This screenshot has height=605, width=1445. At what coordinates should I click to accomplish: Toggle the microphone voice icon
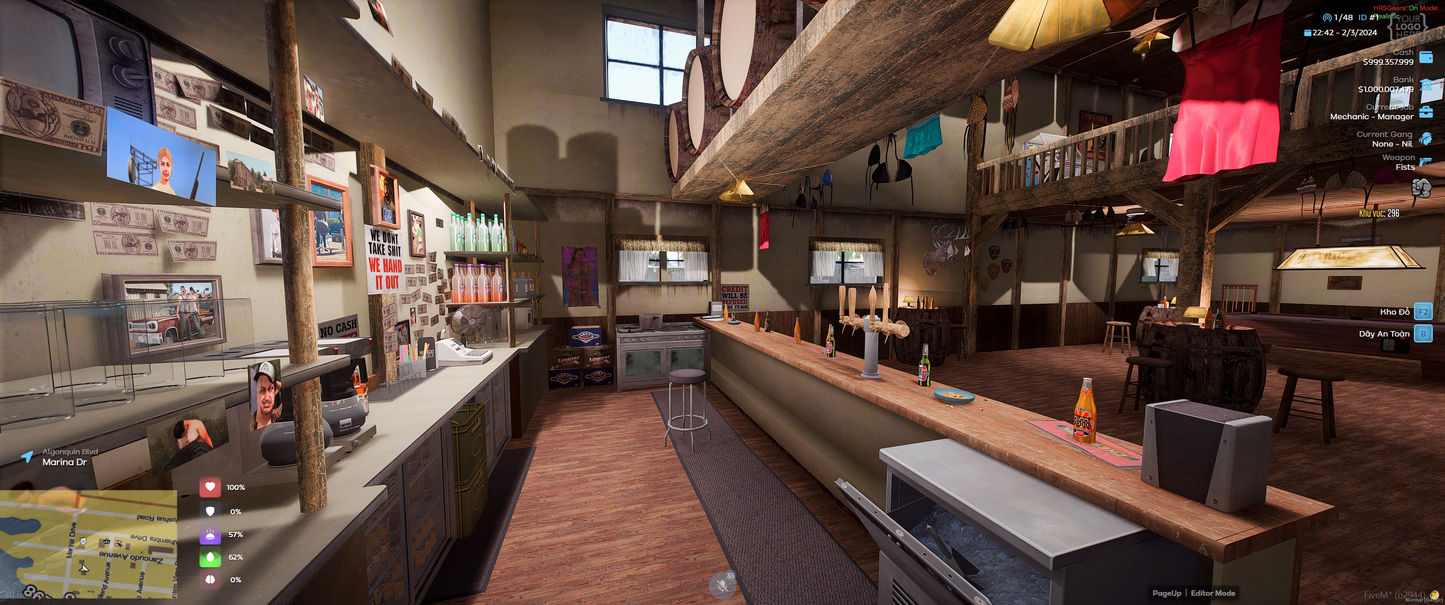pyautogui.click(x=722, y=584)
